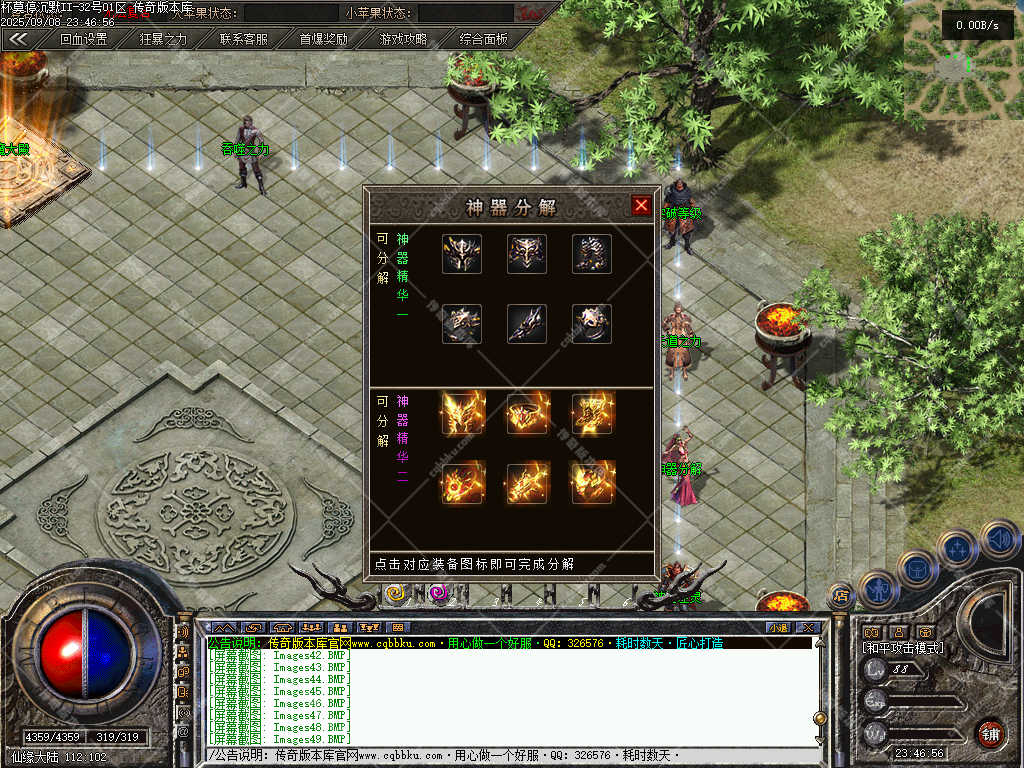The image size is (1024, 768).
Task: Decompose the dark helmet artifact
Action: (x=462, y=254)
